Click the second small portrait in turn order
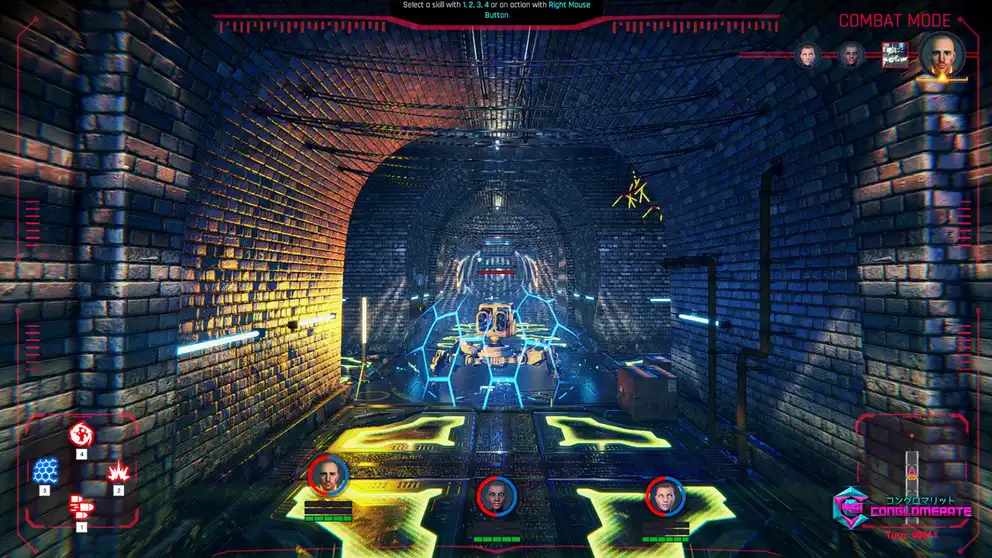This screenshot has width=992, height=558. point(851,55)
